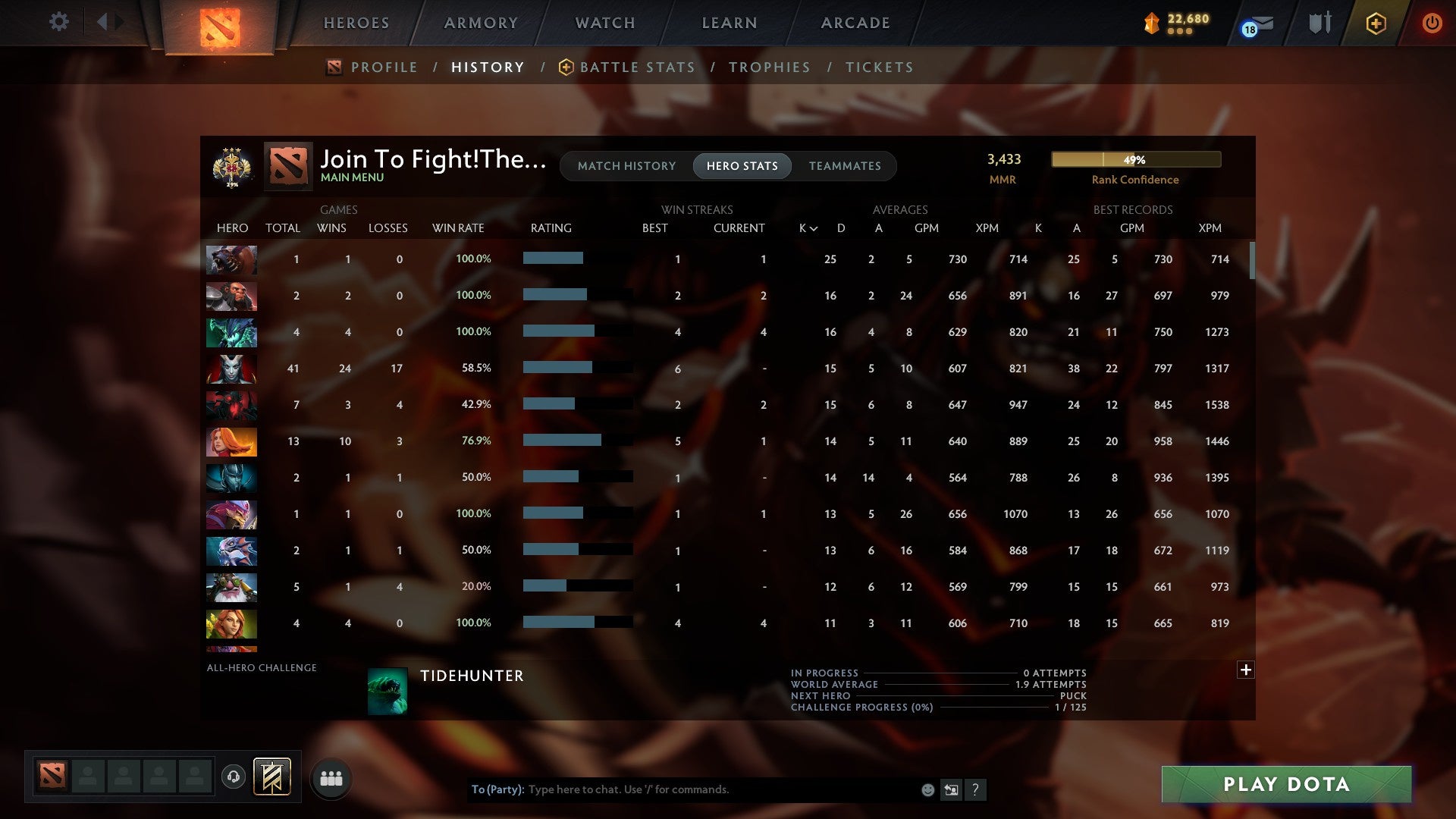Open the Armory shield and sword icon
Viewport: 1456px width, 819px height.
coord(1319,23)
